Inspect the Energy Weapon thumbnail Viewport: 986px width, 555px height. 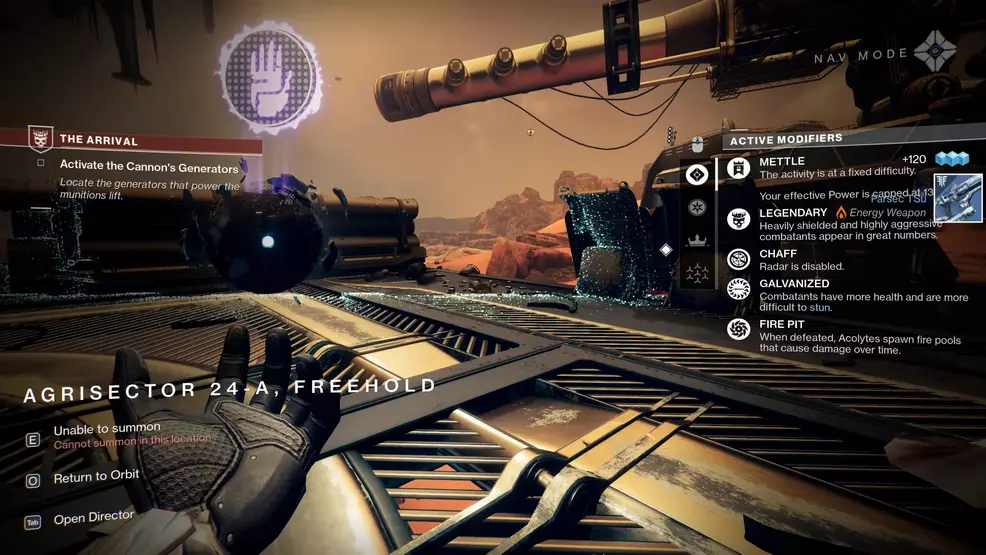(958, 197)
